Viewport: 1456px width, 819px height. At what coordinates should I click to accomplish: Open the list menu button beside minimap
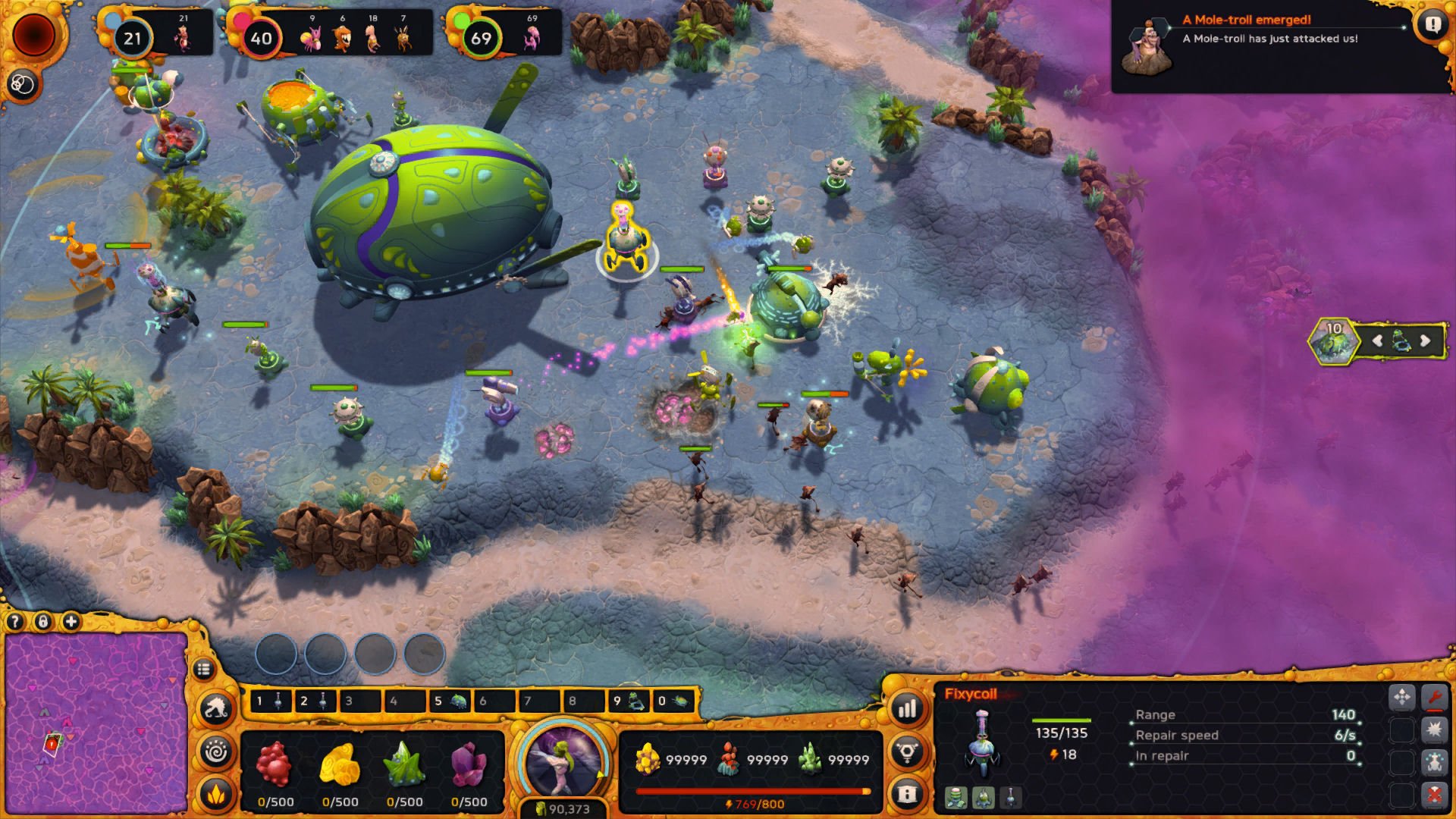tap(203, 669)
